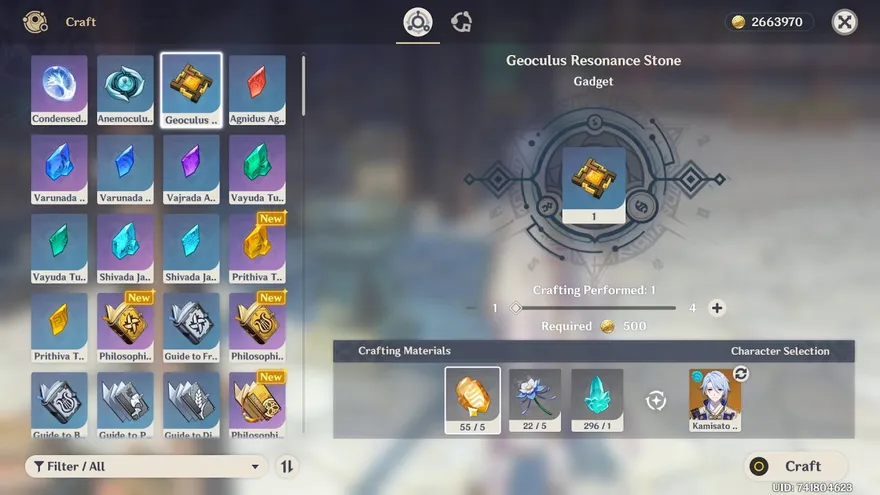
Task: Click the Mora currency counter
Action: point(768,22)
